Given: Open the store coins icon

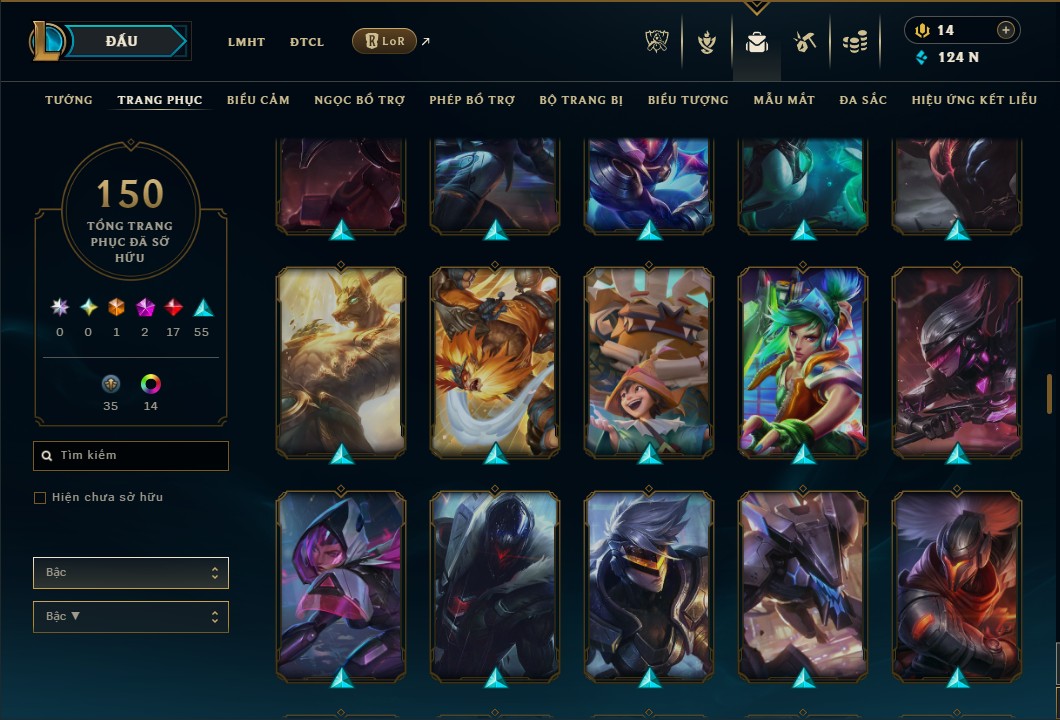Looking at the screenshot, I should pyautogui.click(x=854, y=42).
